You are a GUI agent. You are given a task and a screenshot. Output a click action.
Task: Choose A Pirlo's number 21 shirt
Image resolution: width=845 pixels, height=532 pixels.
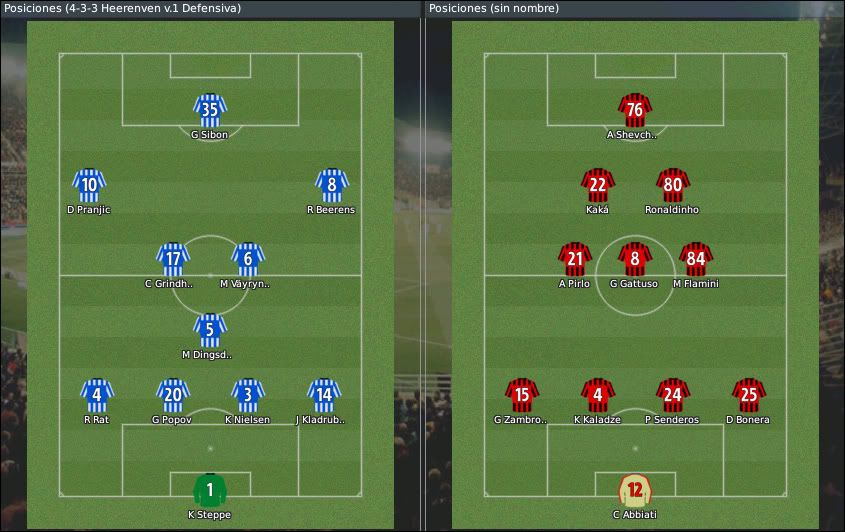point(574,259)
